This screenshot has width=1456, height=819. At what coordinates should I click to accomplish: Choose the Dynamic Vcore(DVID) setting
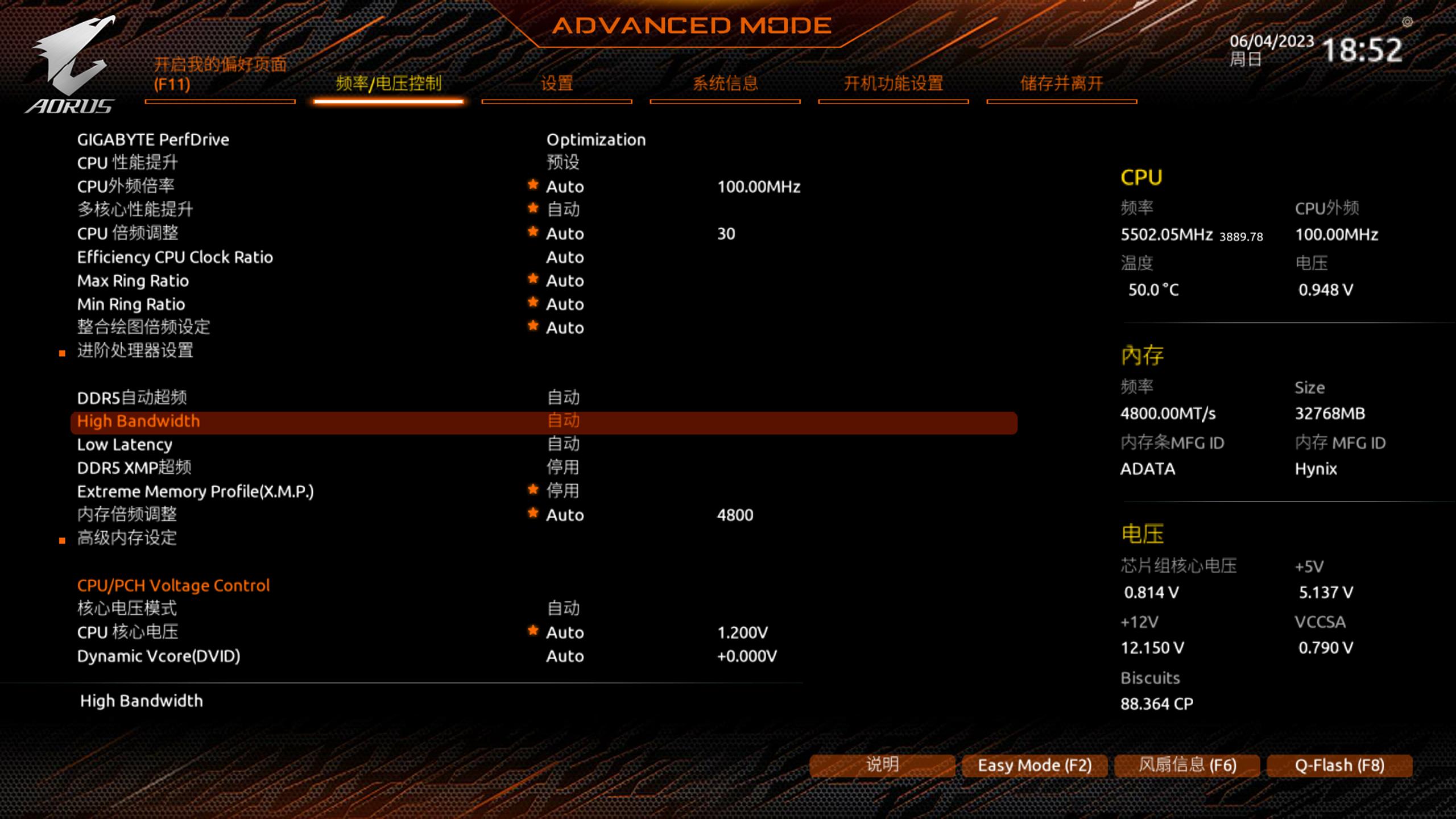pyautogui.click(x=158, y=656)
